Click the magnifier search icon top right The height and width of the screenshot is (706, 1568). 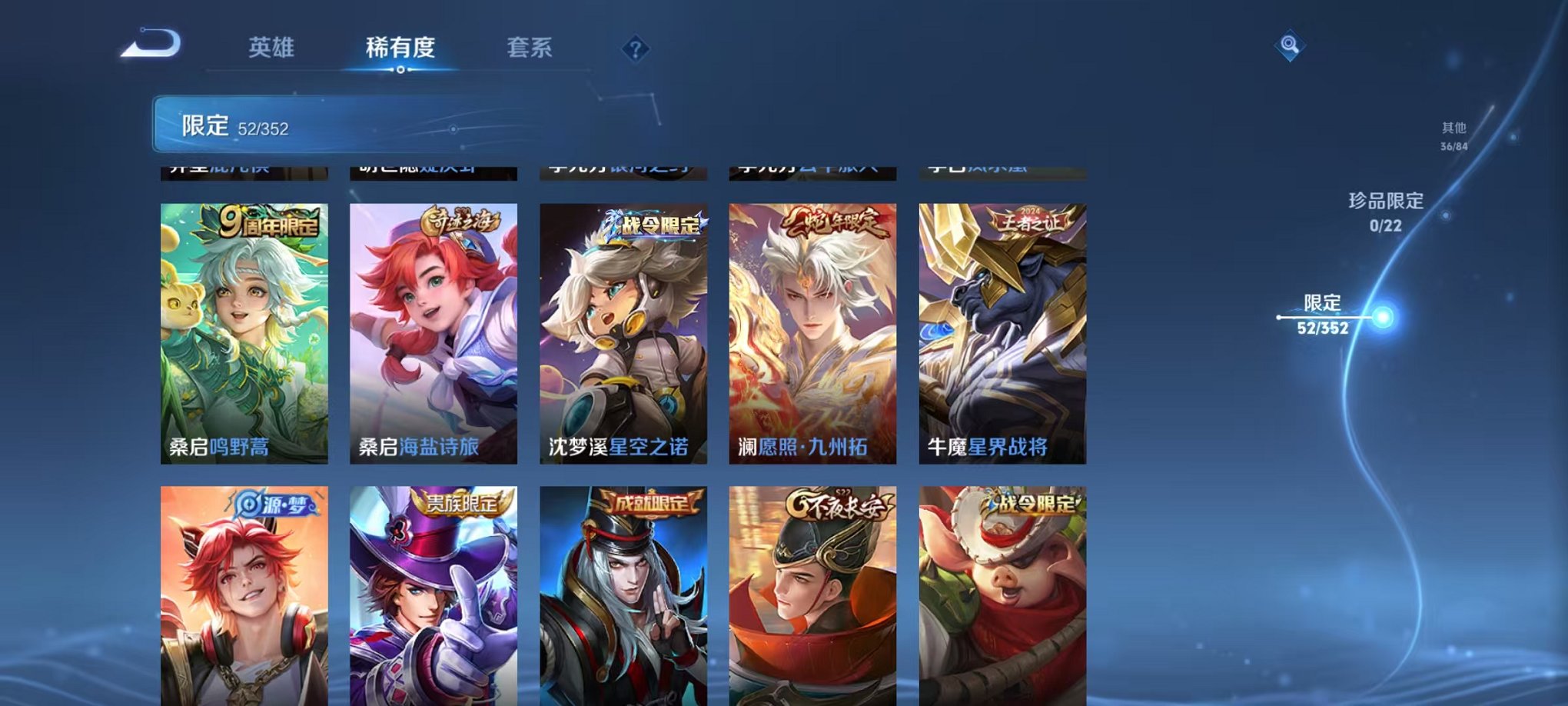click(x=1291, y=44)
